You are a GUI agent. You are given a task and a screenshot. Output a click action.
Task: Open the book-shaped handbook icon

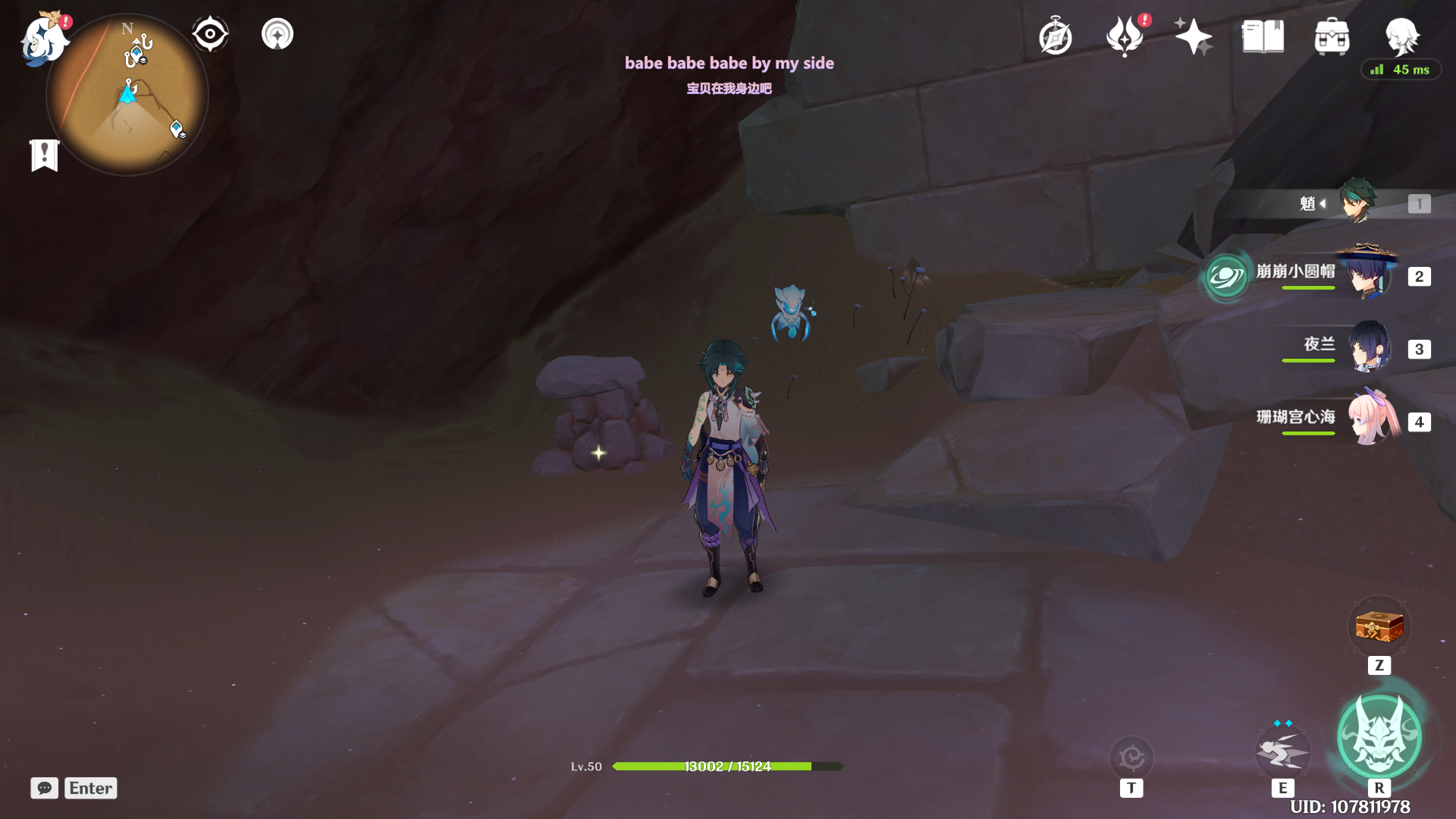[1263, 36]
